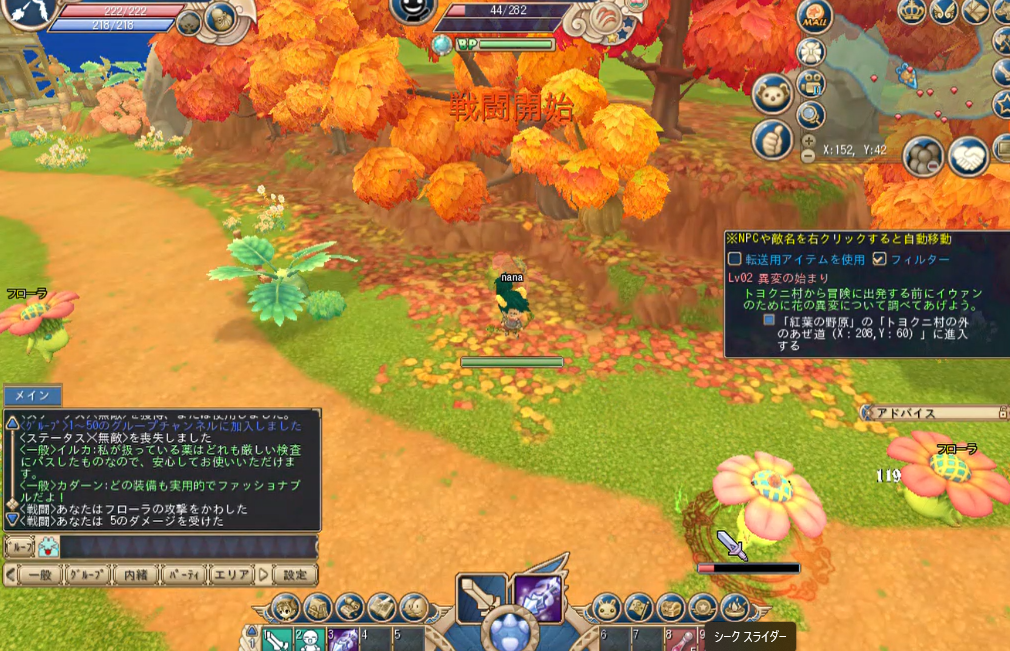Select the エリア chat channel

(232, 575)
